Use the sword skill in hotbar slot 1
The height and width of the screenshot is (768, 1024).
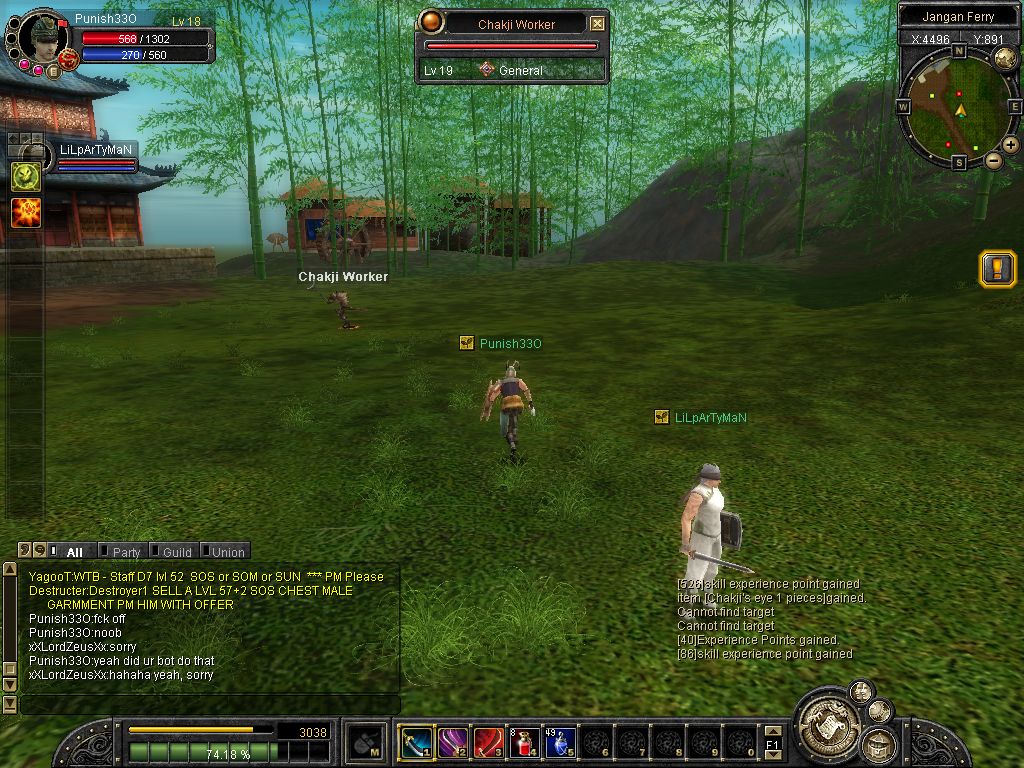pyautogui.click(x=416, y=742)
